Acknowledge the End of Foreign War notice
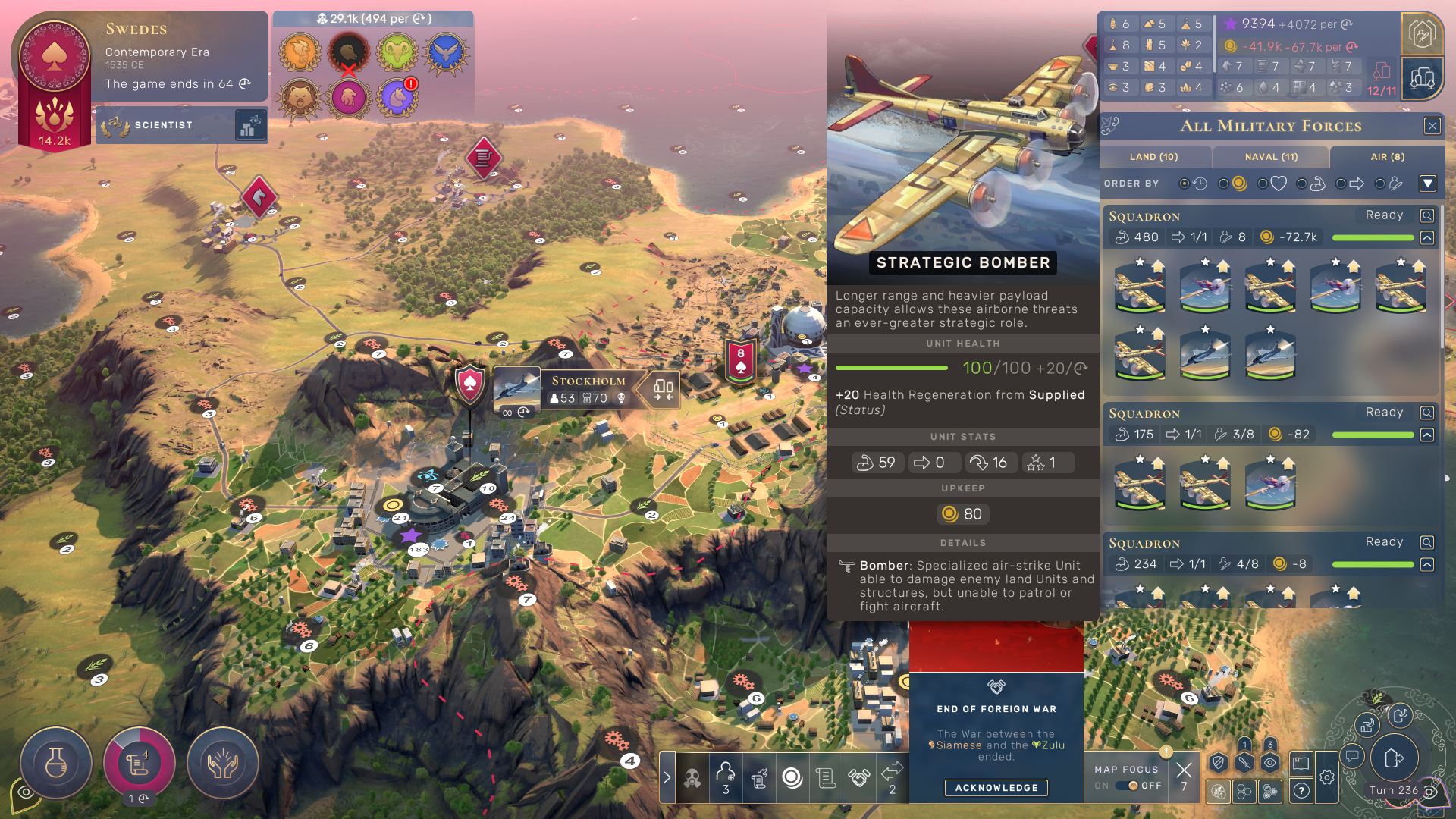 point(996,788)
